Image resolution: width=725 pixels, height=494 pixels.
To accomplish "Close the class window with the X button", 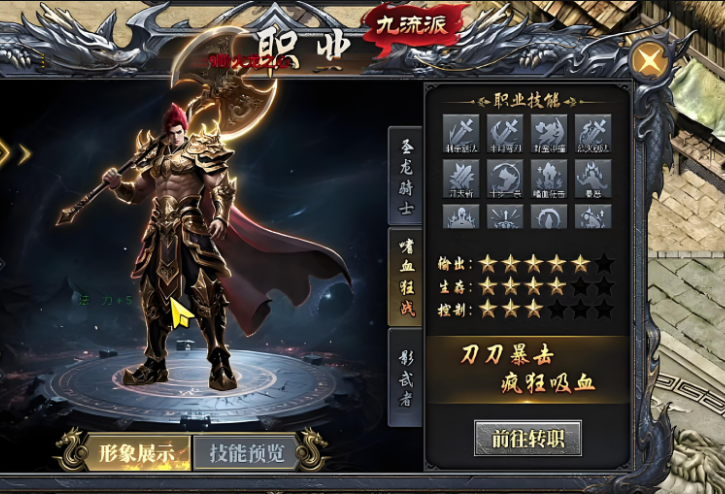I will click(x=650, y=61).
